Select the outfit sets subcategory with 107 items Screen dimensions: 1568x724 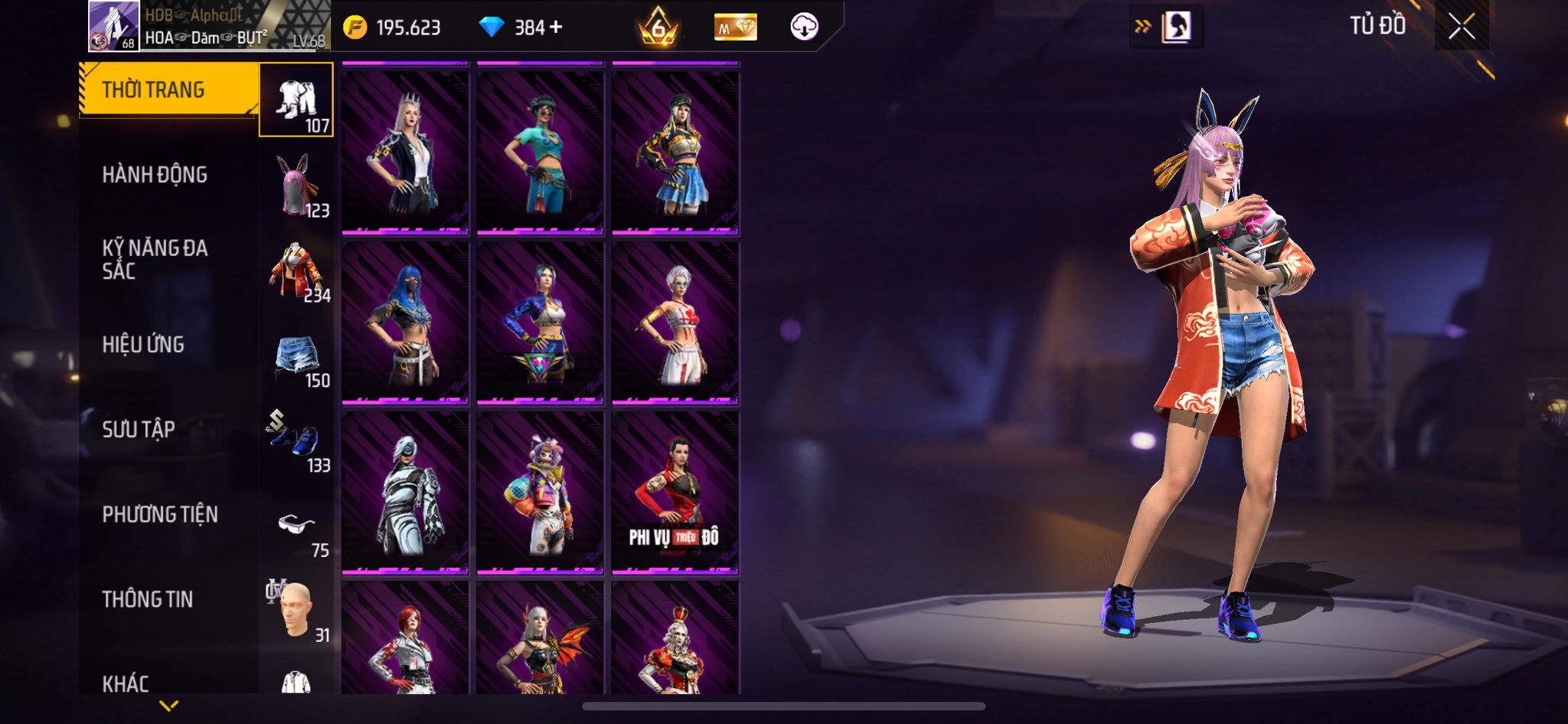point(296,100)
